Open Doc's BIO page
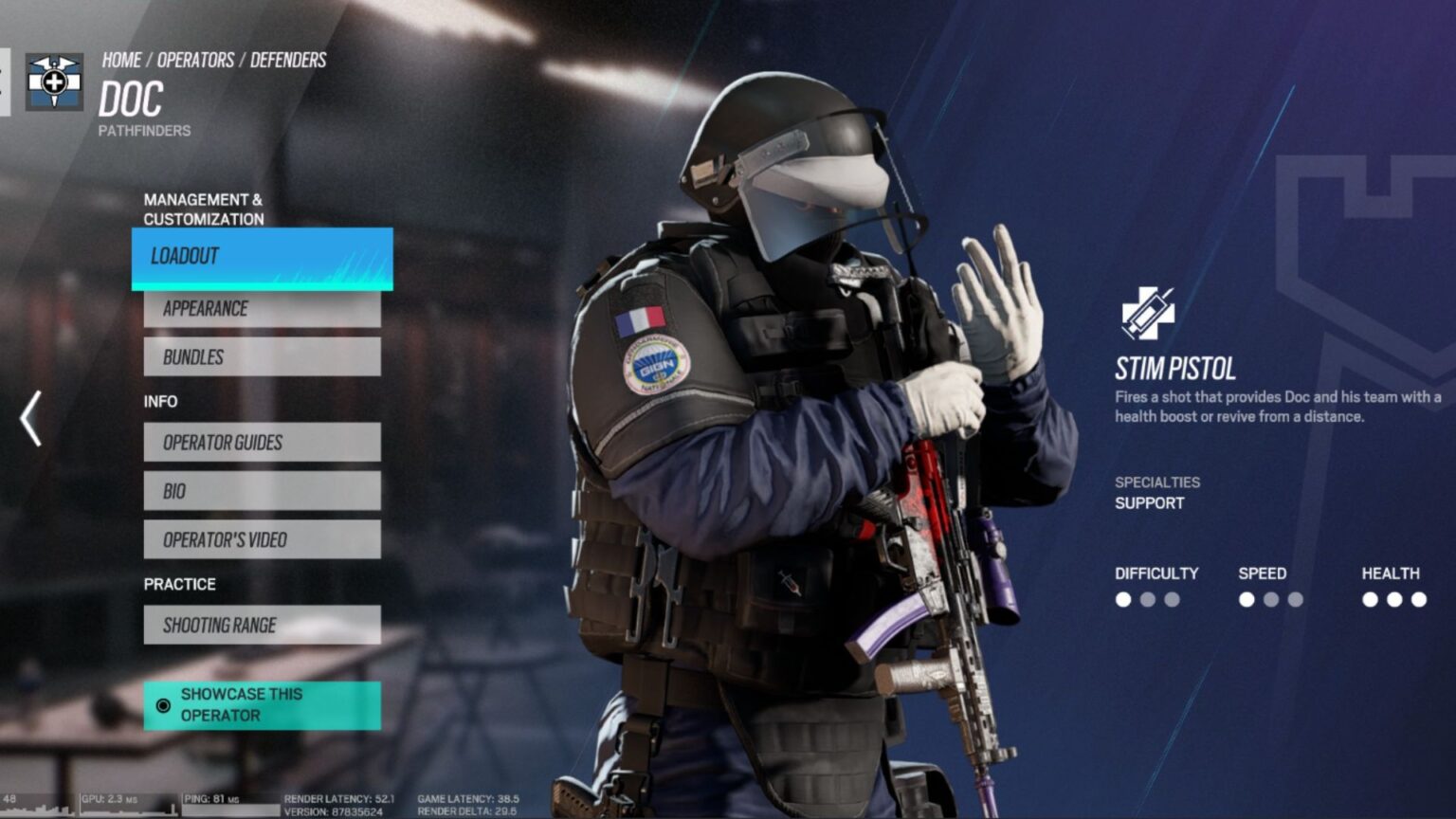Viewport: 1456px width, 819px height. 262,490
